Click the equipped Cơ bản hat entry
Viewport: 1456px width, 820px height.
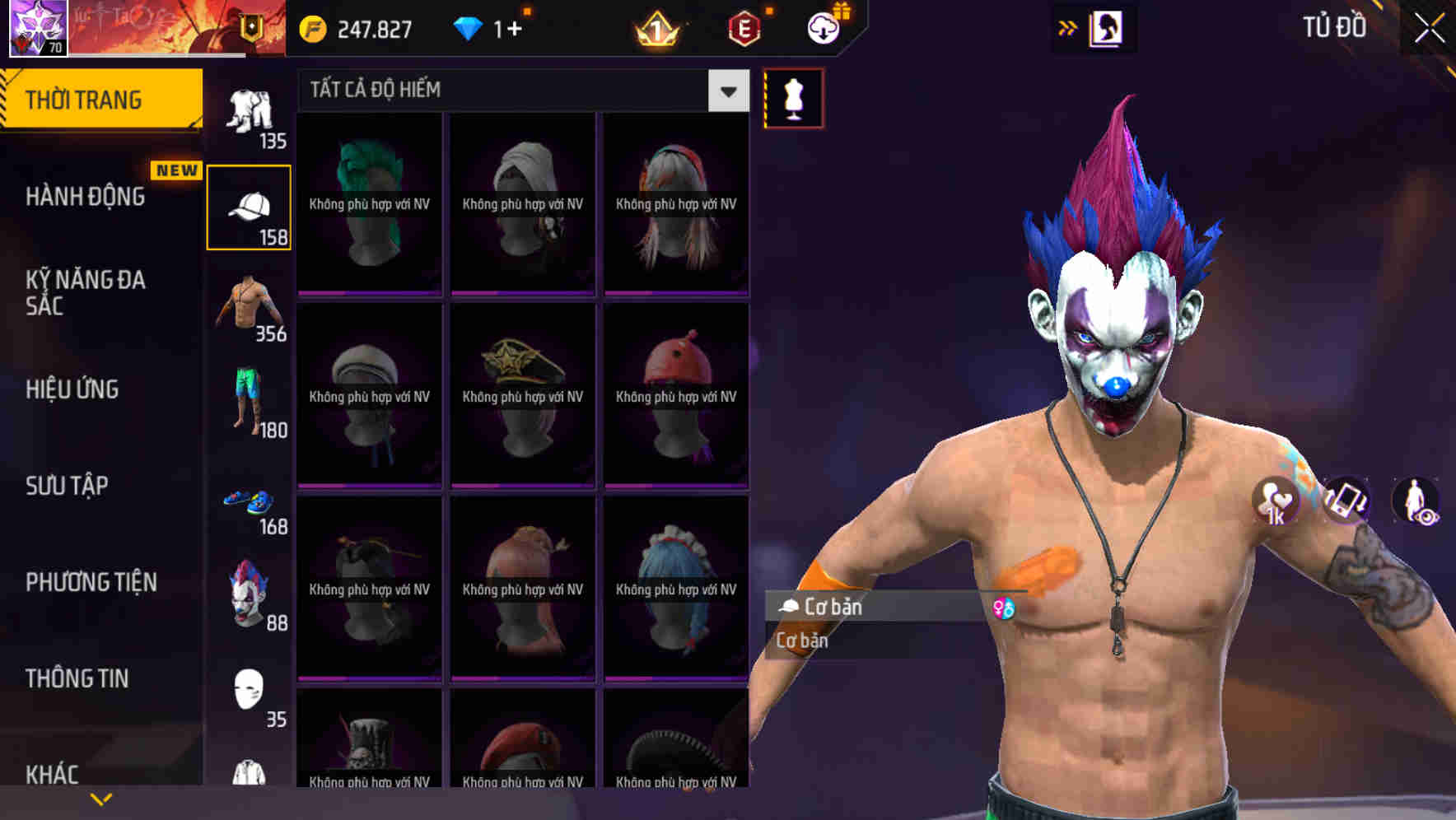pyautogui.click(x=865, y=607)
